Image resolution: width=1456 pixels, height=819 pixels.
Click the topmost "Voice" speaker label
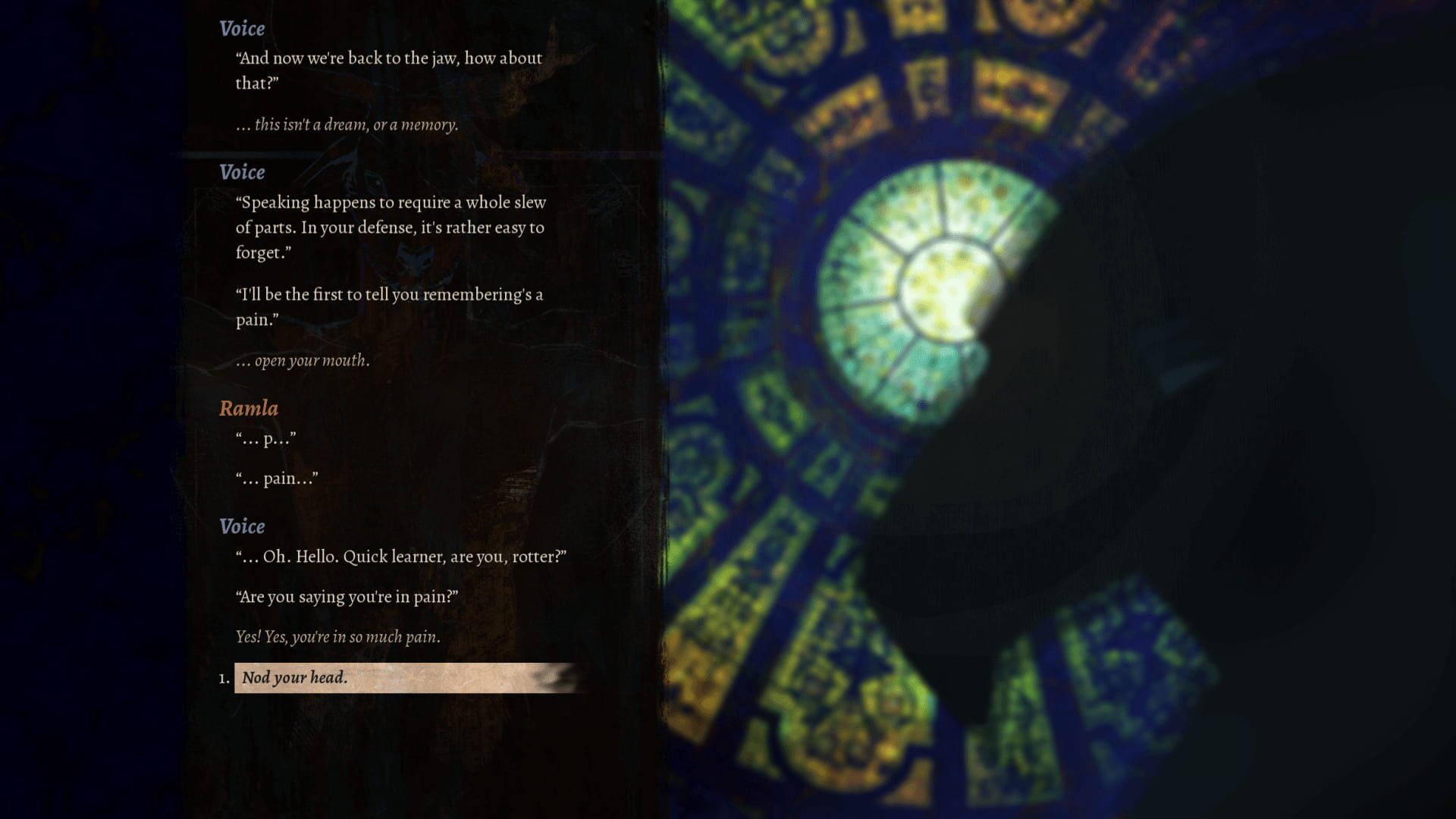point(240,29)
